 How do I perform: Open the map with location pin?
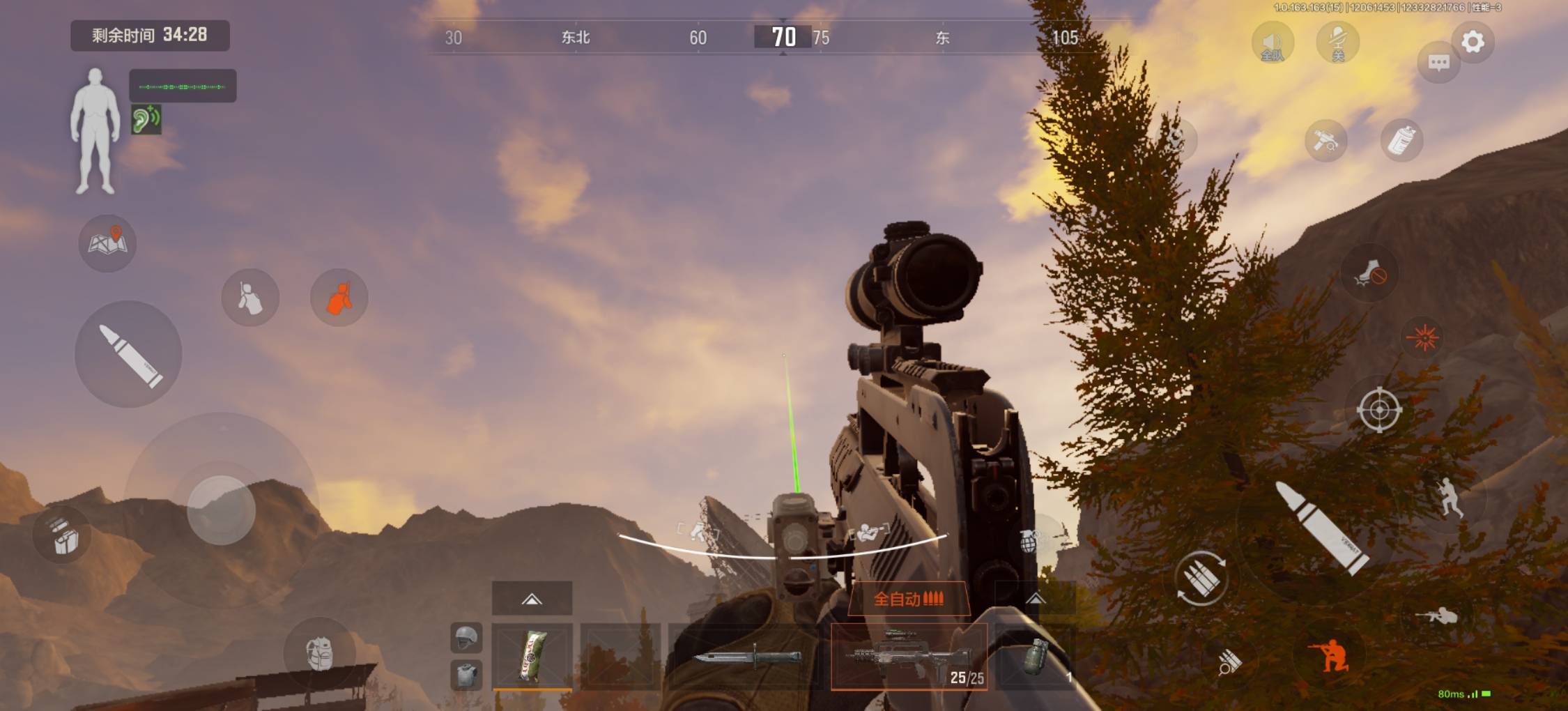tap(107, 243)
